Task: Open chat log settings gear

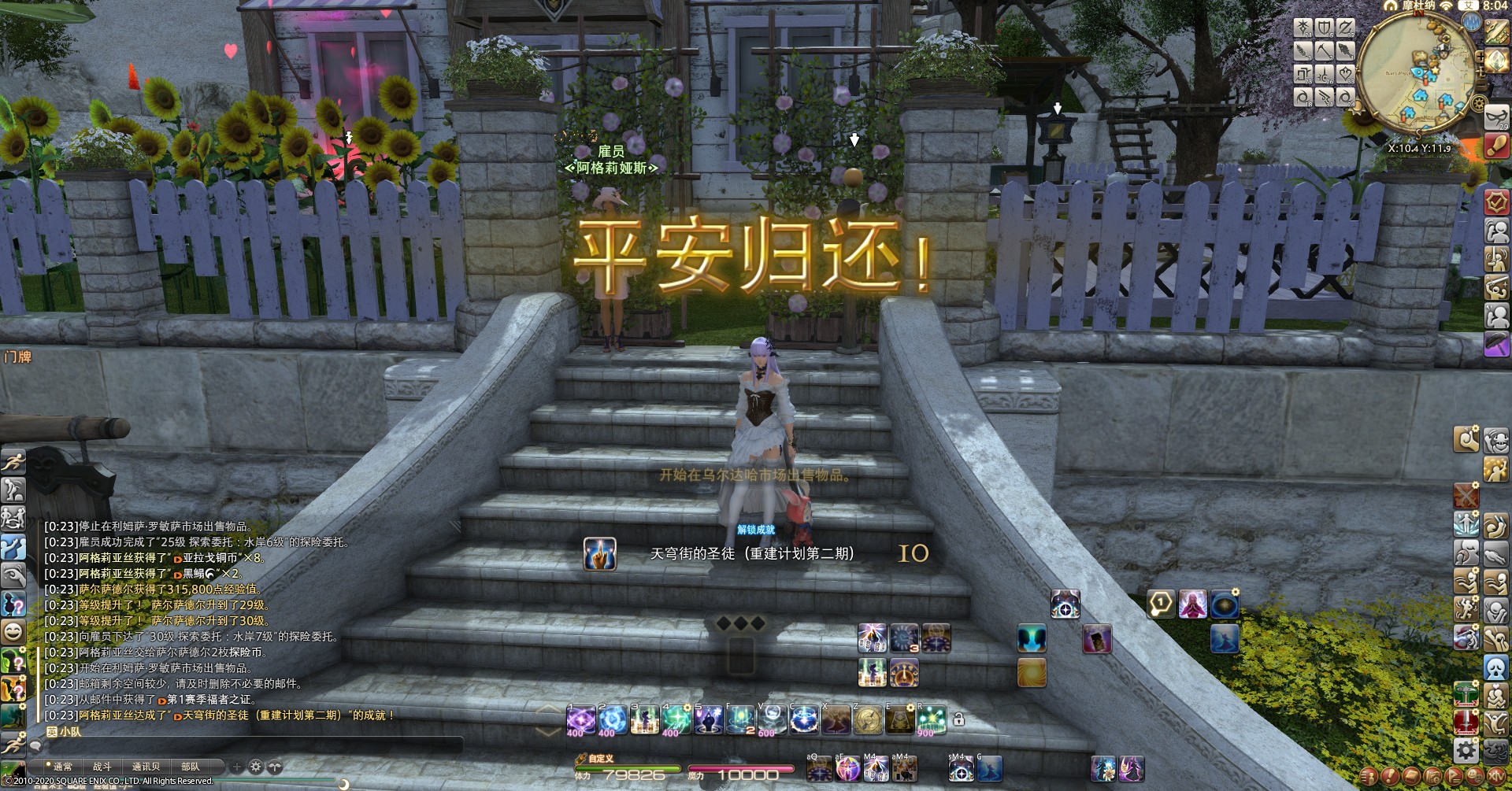Action: tap(256, 766)
